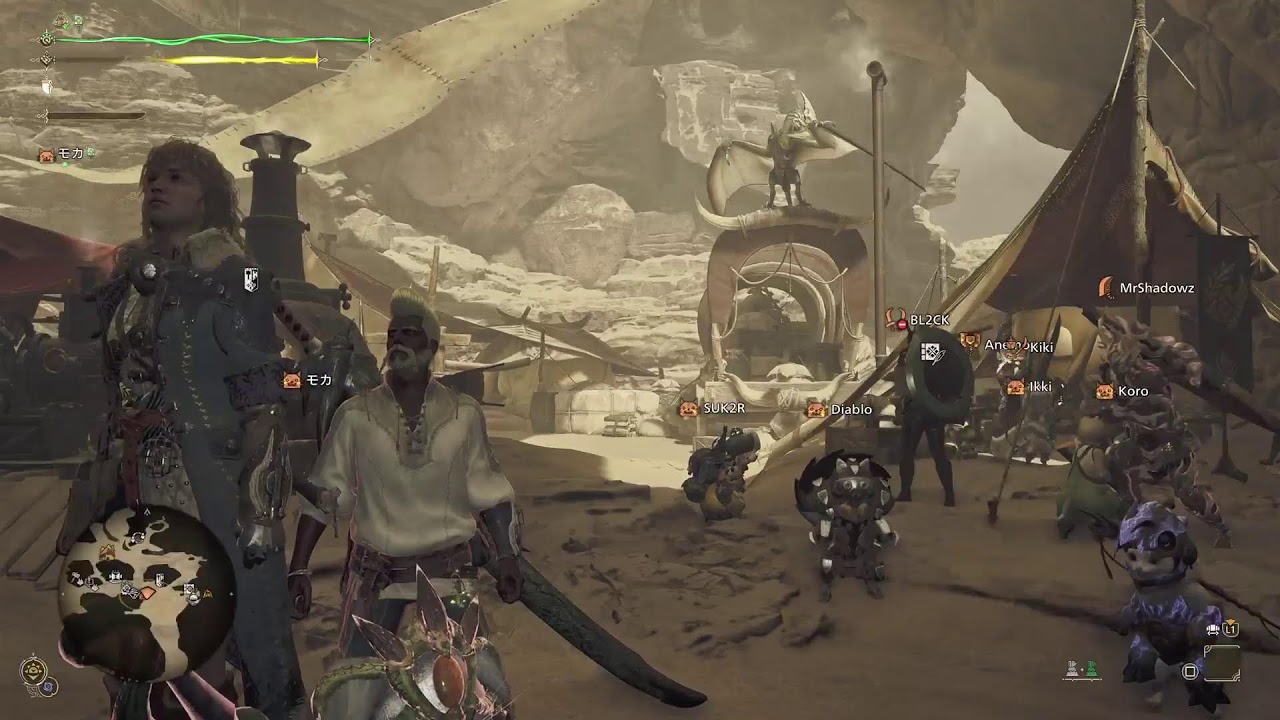Click the white checkered quest icon by BL2CK
The width and height of the screenshot is (1280, 720).
point(932,351)
